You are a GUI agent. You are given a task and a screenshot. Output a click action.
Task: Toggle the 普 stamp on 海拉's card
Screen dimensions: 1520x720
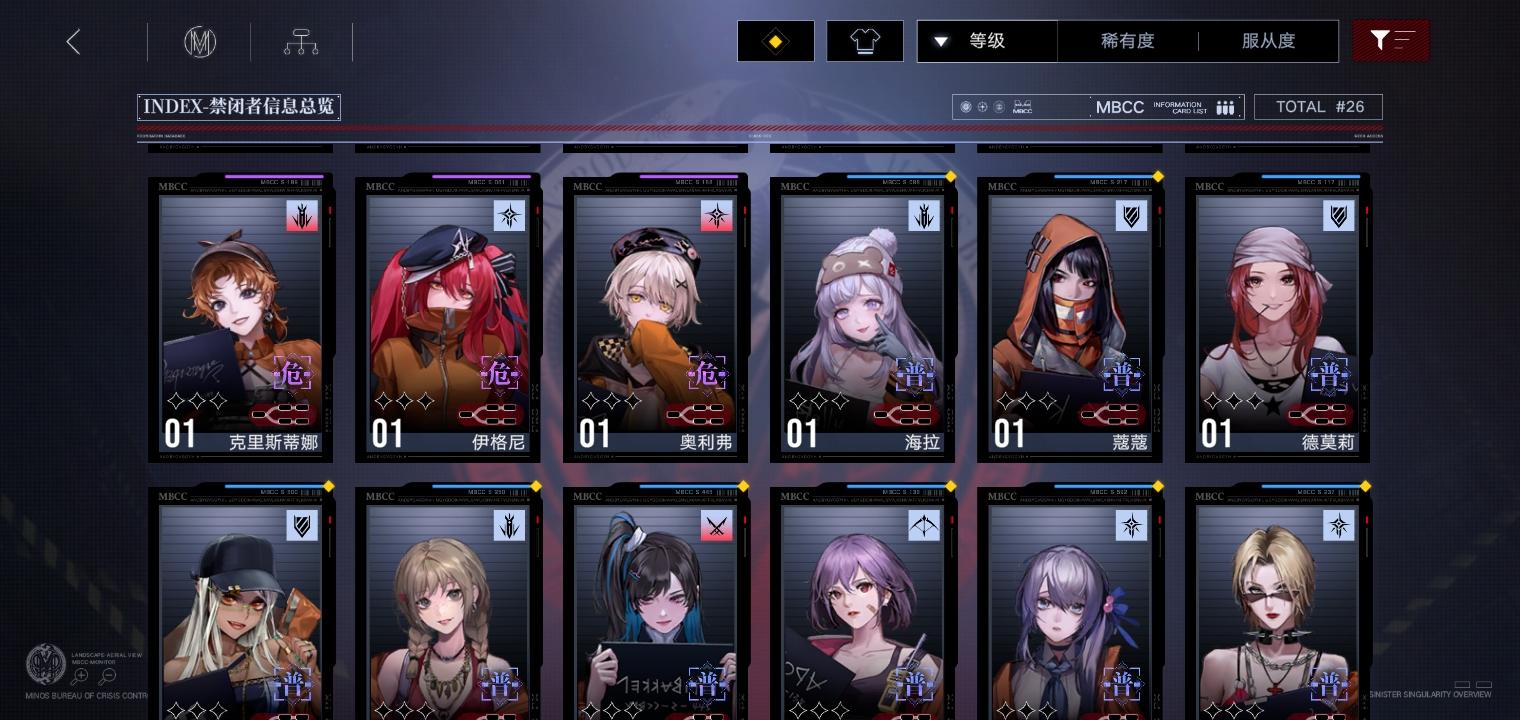tap(914, 375)
